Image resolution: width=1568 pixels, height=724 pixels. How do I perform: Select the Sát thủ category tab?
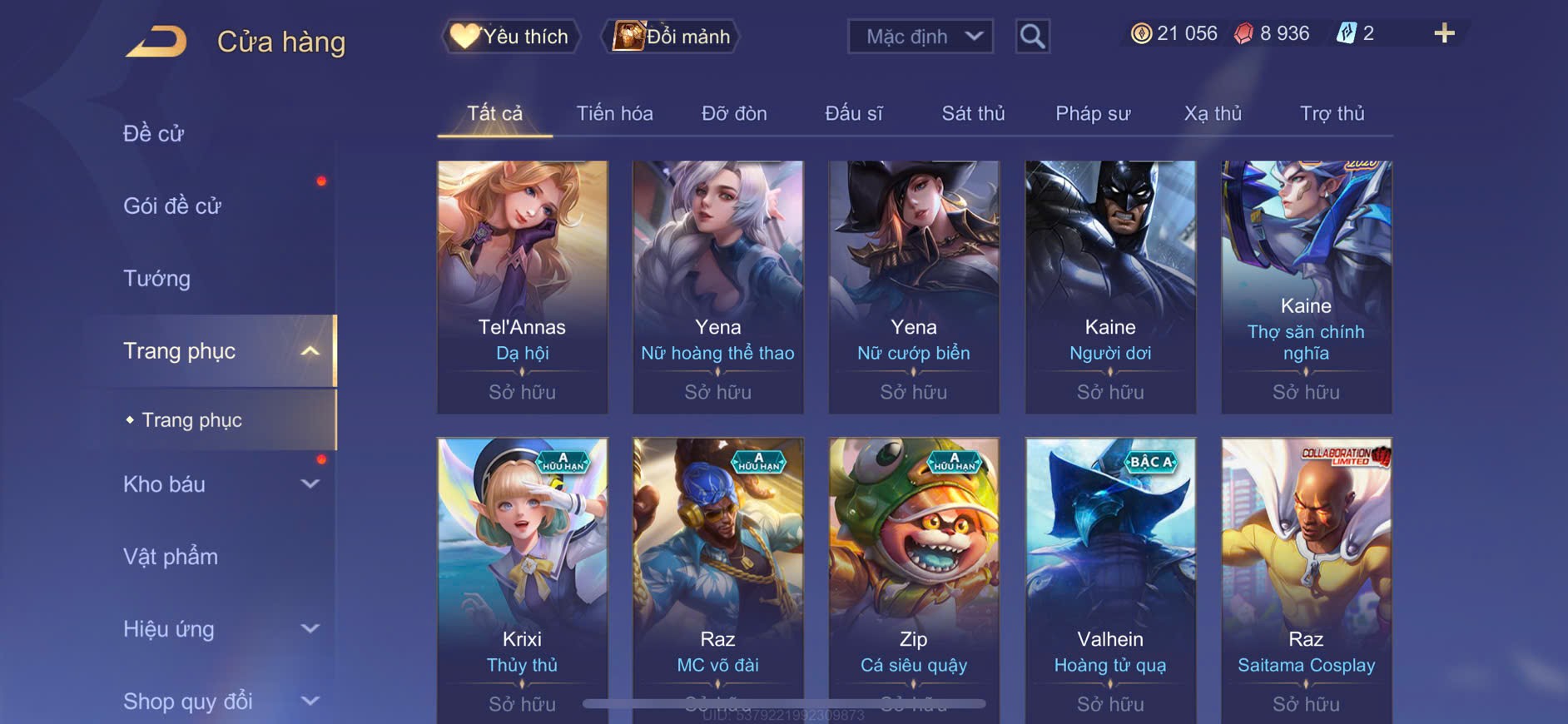coord(973,113)
